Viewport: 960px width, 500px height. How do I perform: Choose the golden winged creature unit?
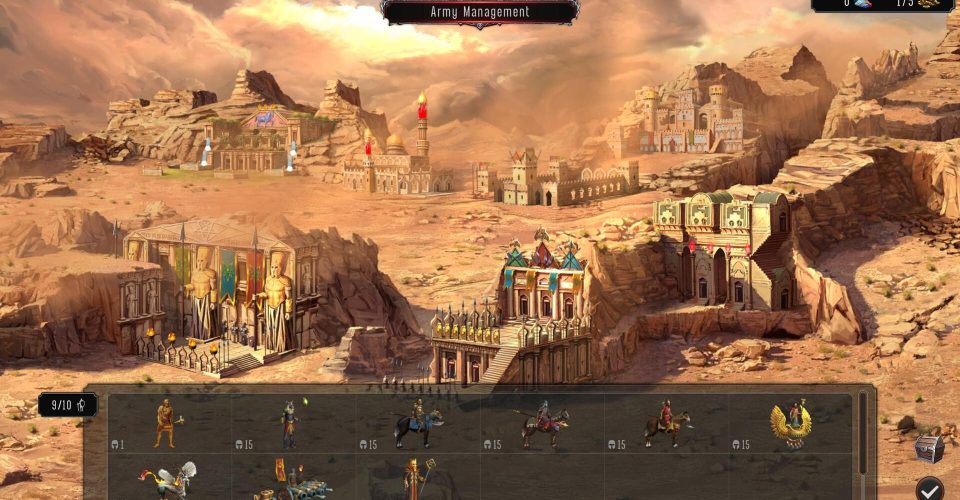[790, 424]
